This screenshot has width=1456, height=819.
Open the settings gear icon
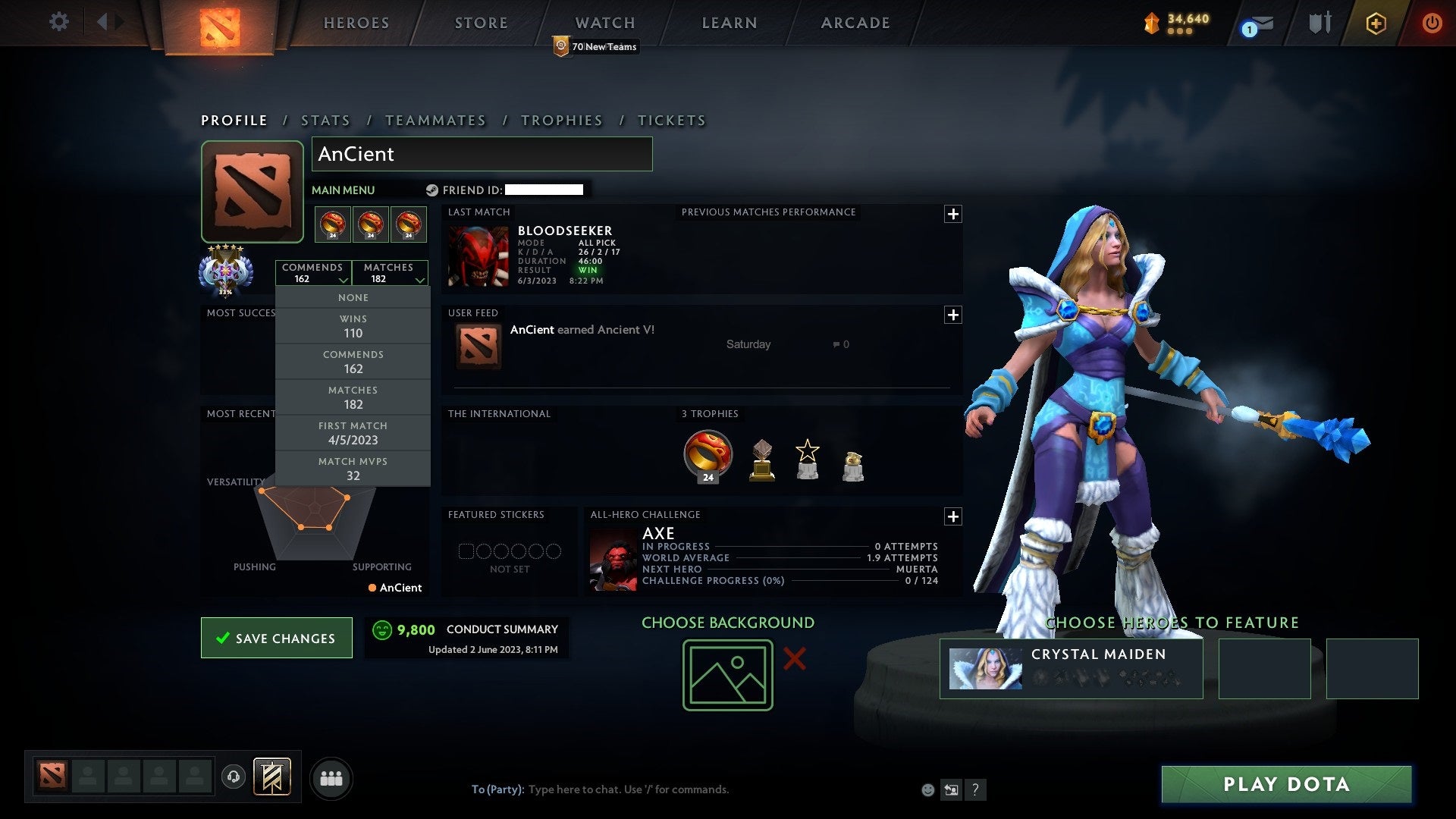59,22
